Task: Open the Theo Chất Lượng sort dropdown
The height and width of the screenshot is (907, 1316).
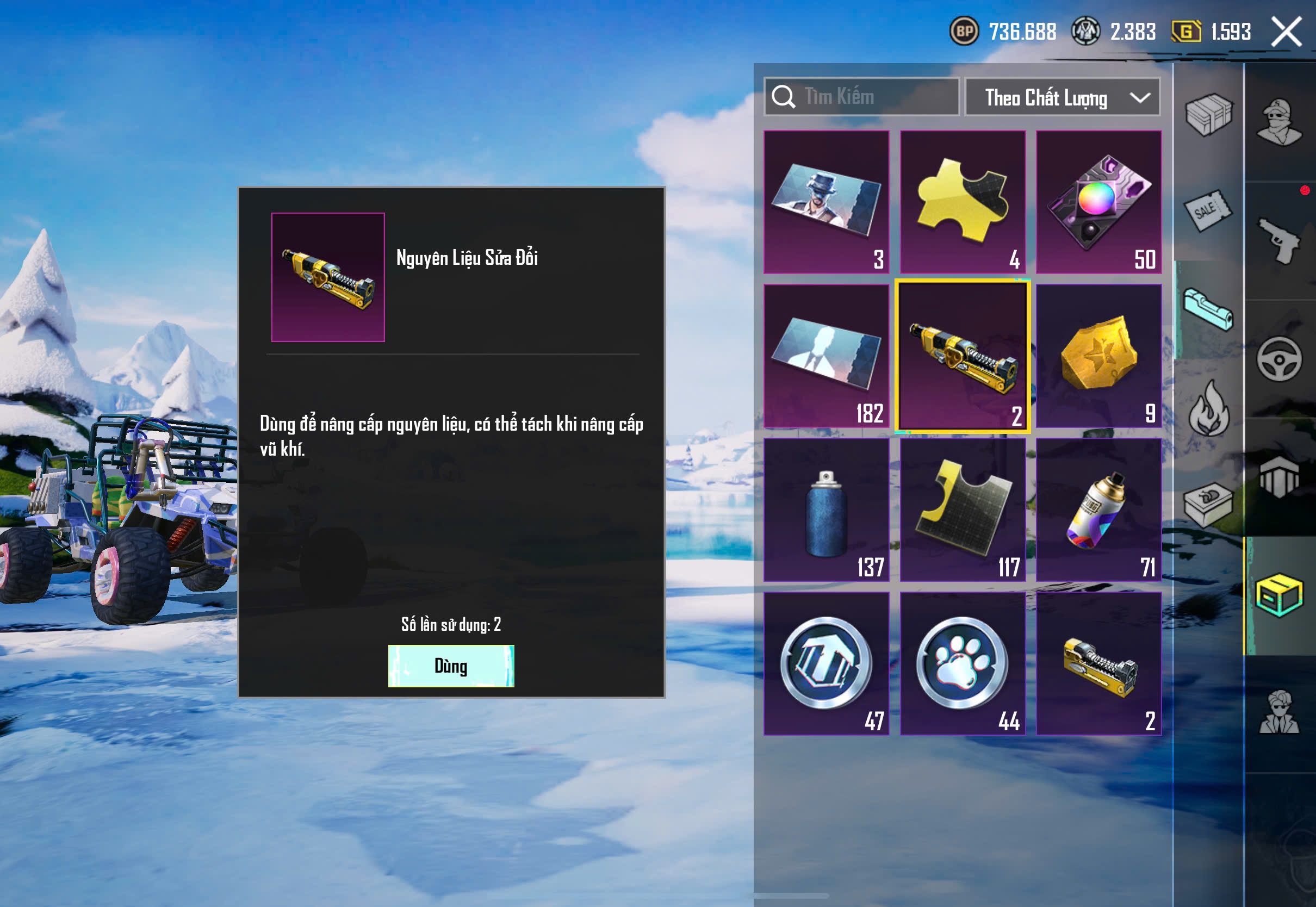Action: pos(1062,97)
